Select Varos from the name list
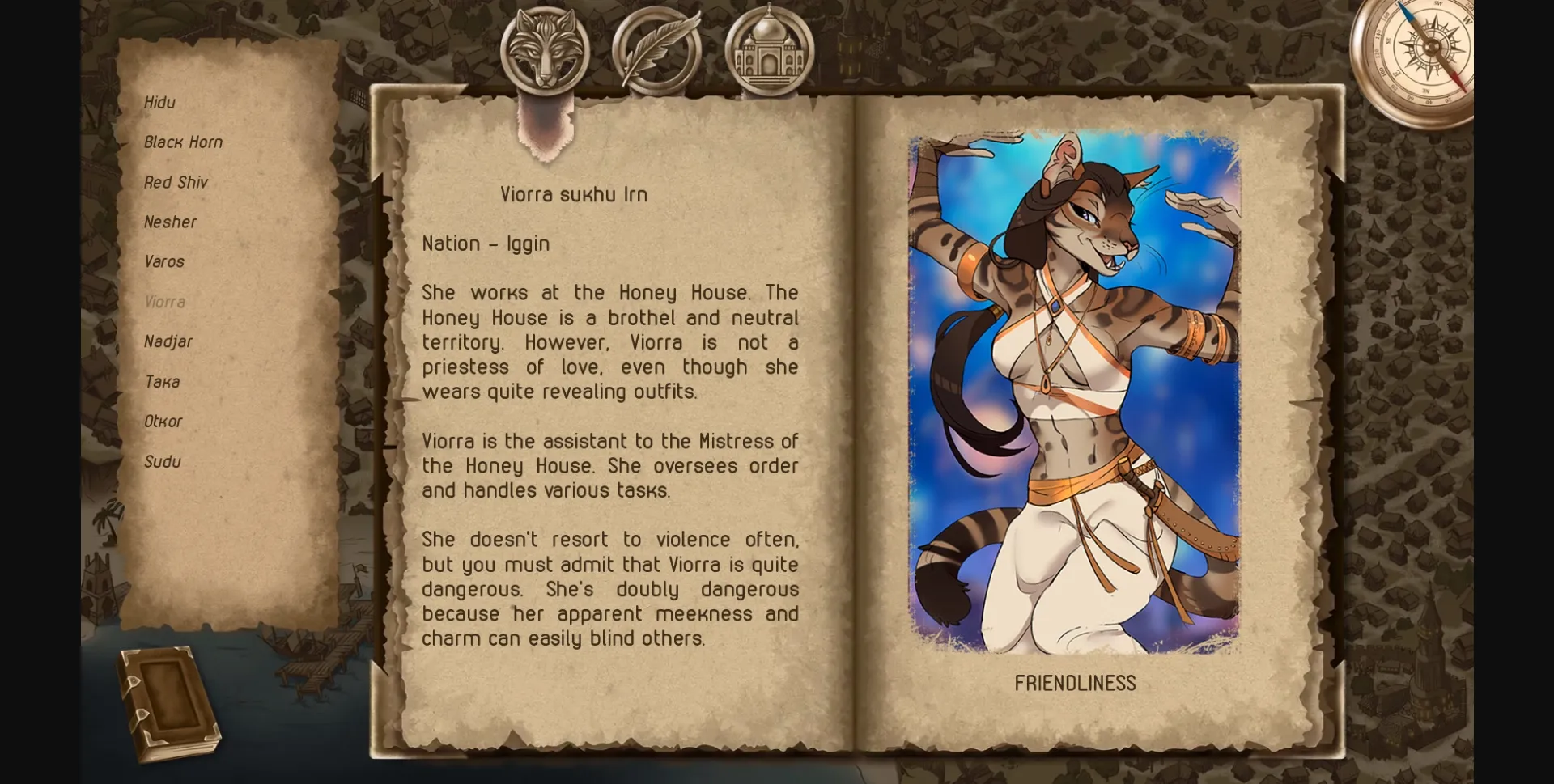Image resolution: width=1554 pixels, height=784 pixels. 164,261
